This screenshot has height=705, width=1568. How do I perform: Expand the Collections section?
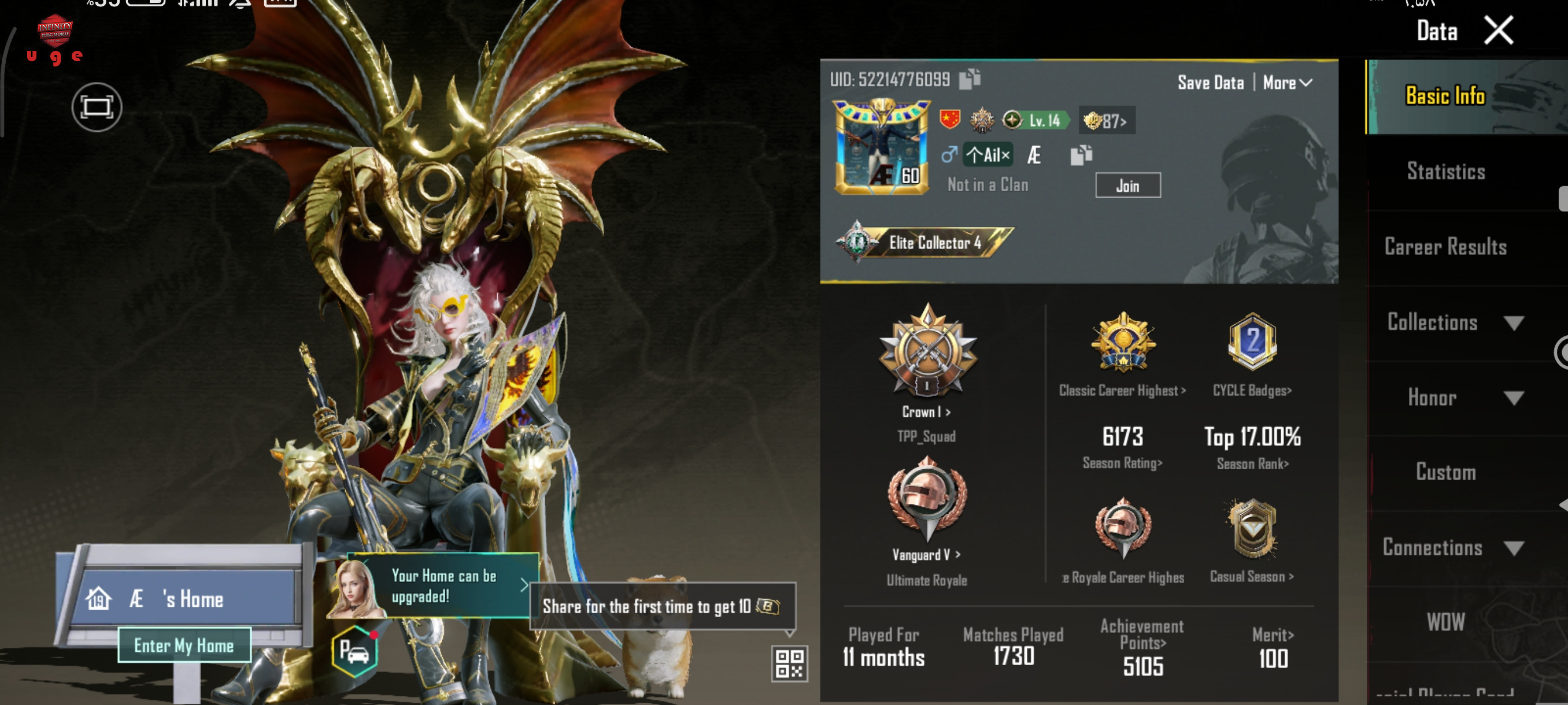click(x=1455, y=322)
